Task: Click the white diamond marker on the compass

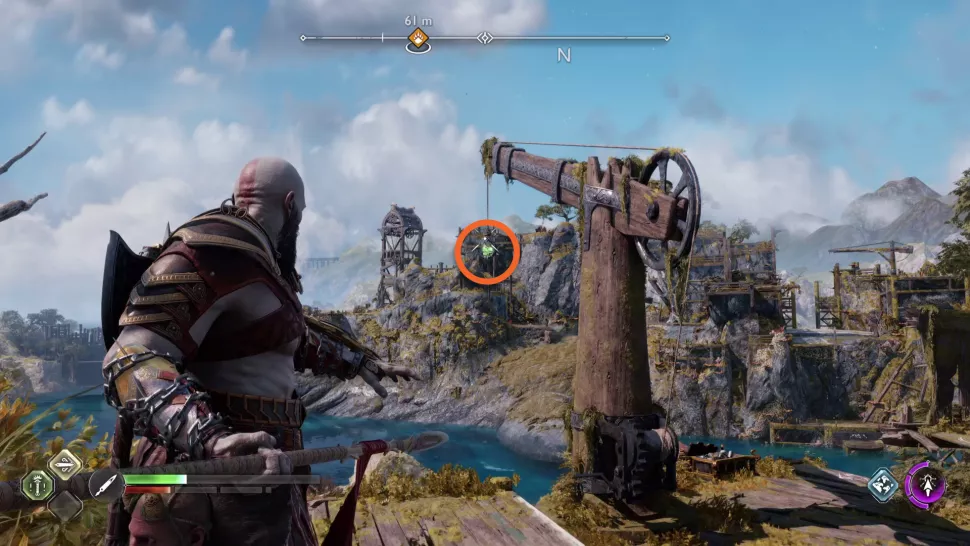Action: (x=485, y=38)
